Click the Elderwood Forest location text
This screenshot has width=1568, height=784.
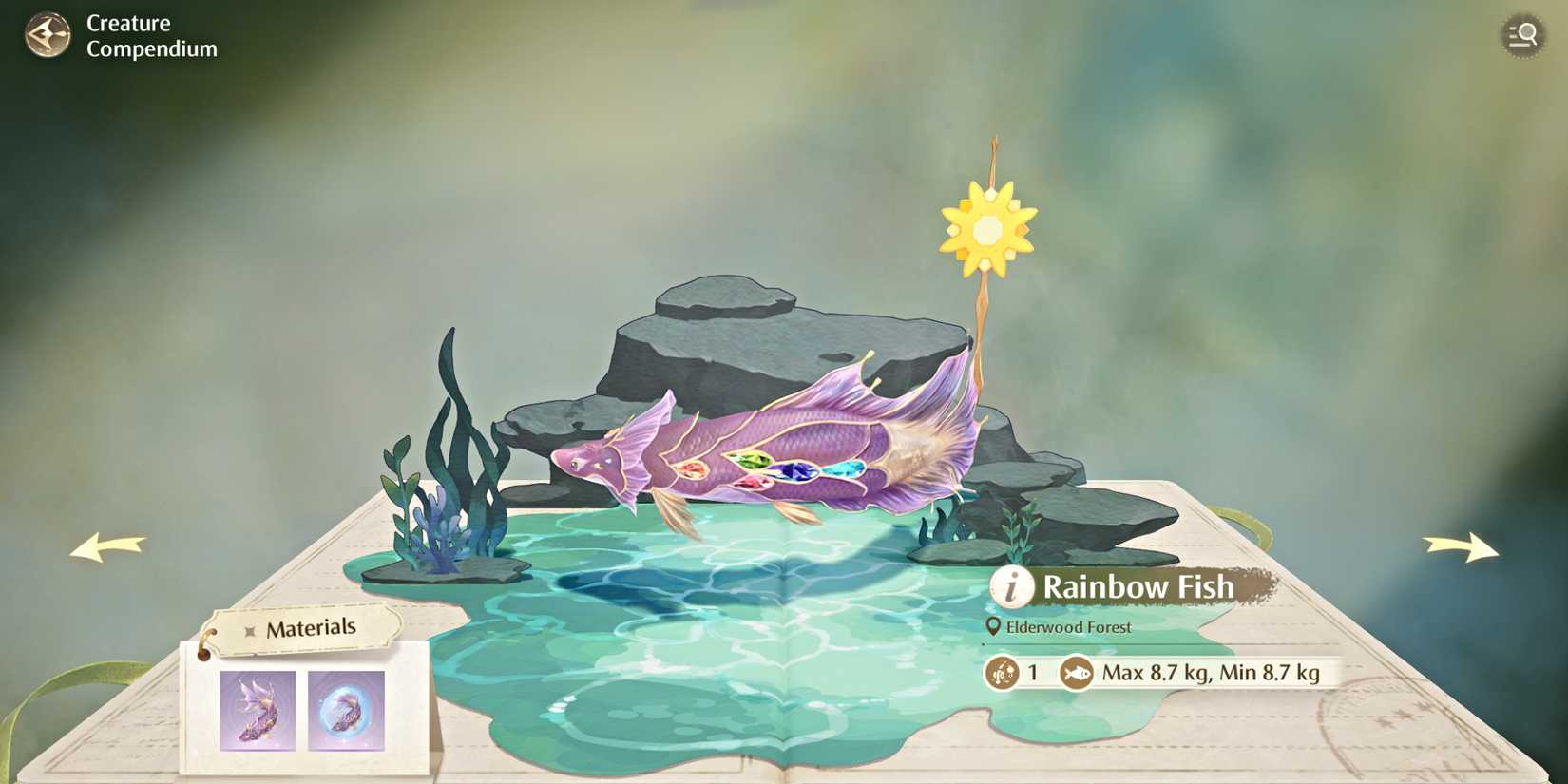1070,627
